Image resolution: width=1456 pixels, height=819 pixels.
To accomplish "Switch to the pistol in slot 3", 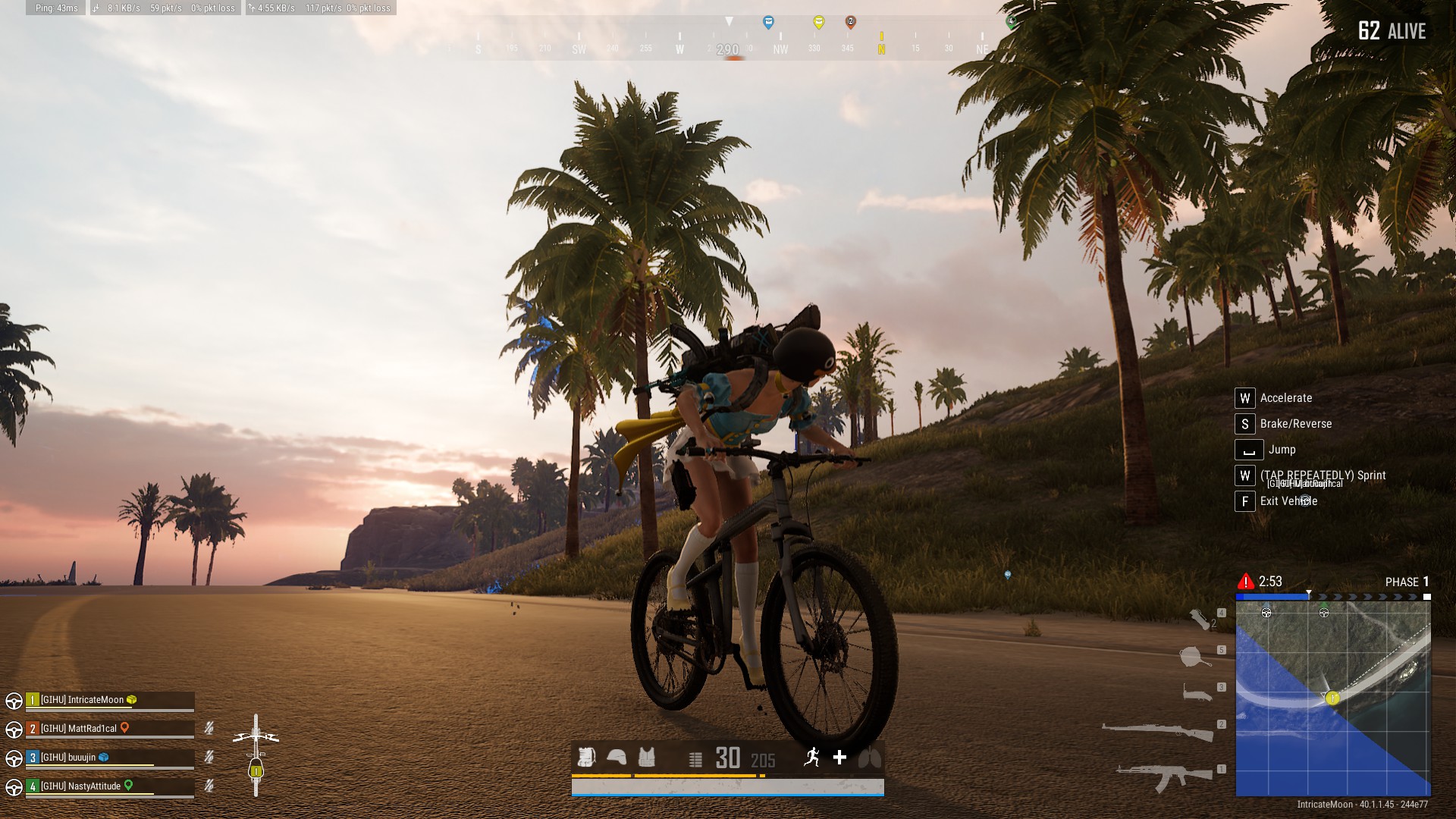I will tap(1197, 692).
